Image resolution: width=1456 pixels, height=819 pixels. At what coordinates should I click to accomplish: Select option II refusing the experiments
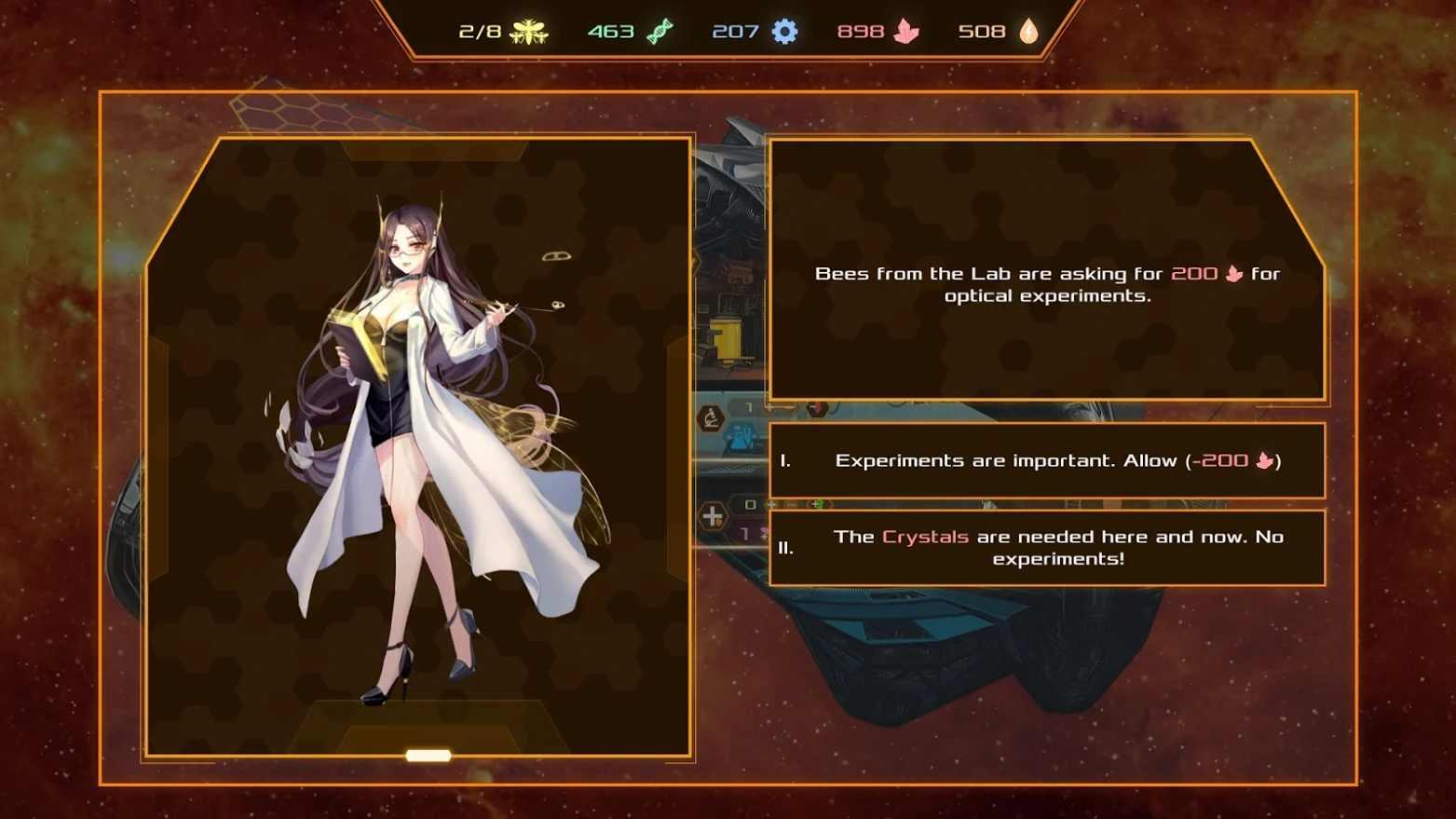[1046, 547]
